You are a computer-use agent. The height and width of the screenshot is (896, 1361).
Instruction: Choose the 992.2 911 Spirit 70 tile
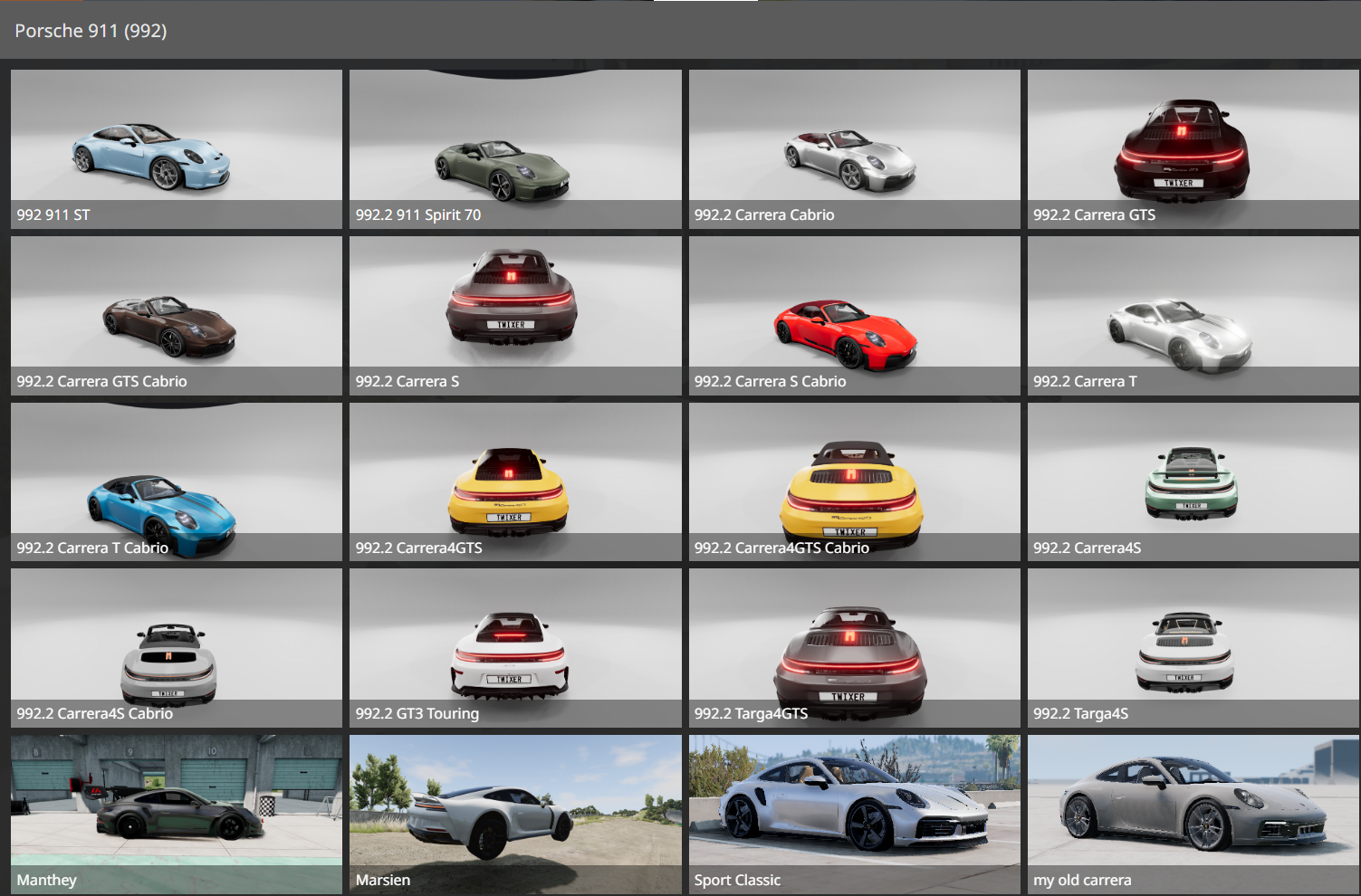515,148
